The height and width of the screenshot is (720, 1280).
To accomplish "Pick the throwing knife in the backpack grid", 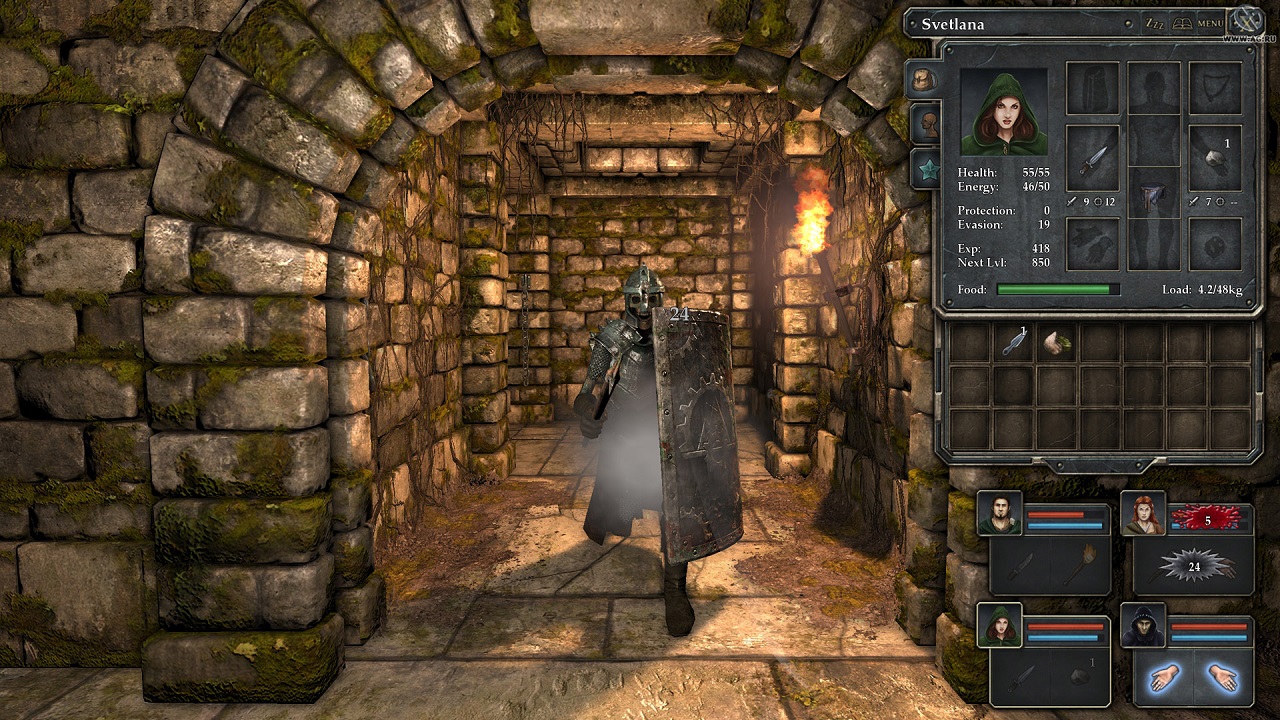I will point(1014,343).
